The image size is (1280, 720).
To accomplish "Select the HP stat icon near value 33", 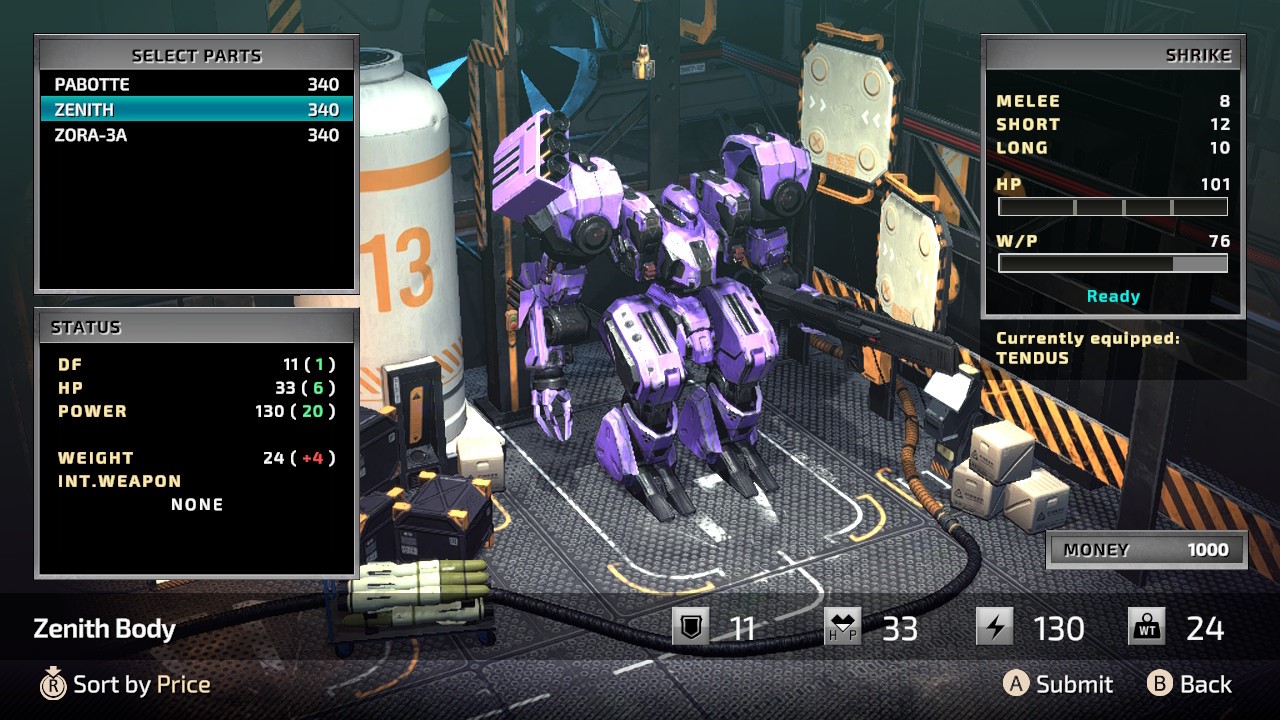I will (x=843, y=628).
